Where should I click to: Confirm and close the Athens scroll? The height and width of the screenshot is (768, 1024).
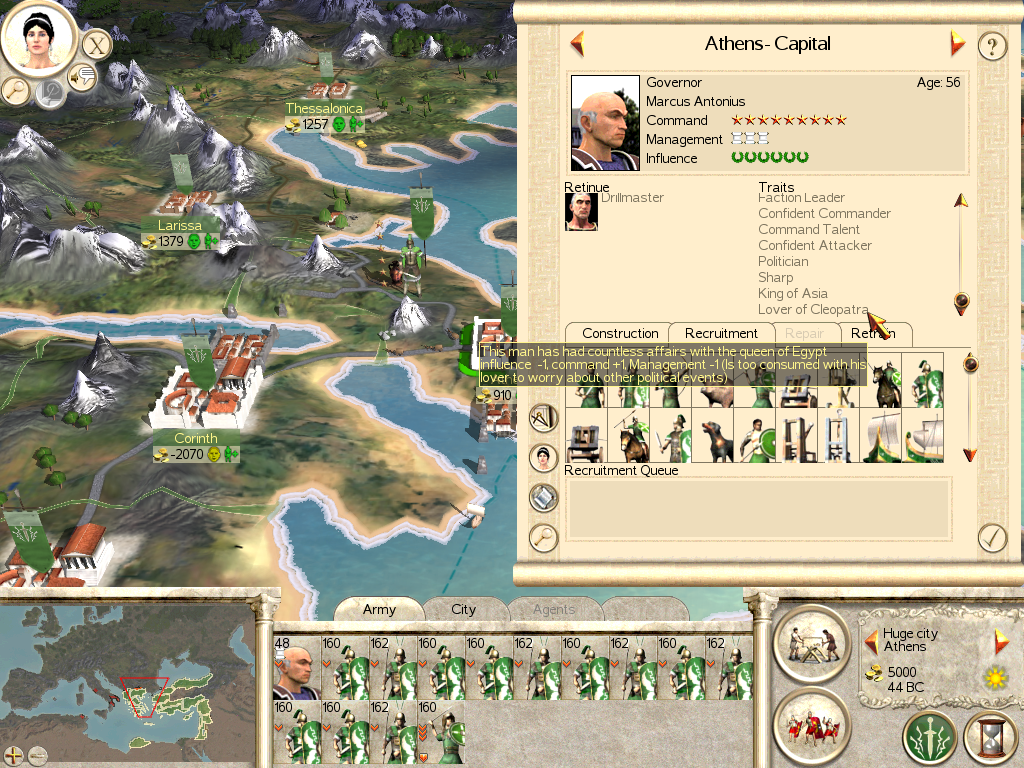(x=991, y=537)
